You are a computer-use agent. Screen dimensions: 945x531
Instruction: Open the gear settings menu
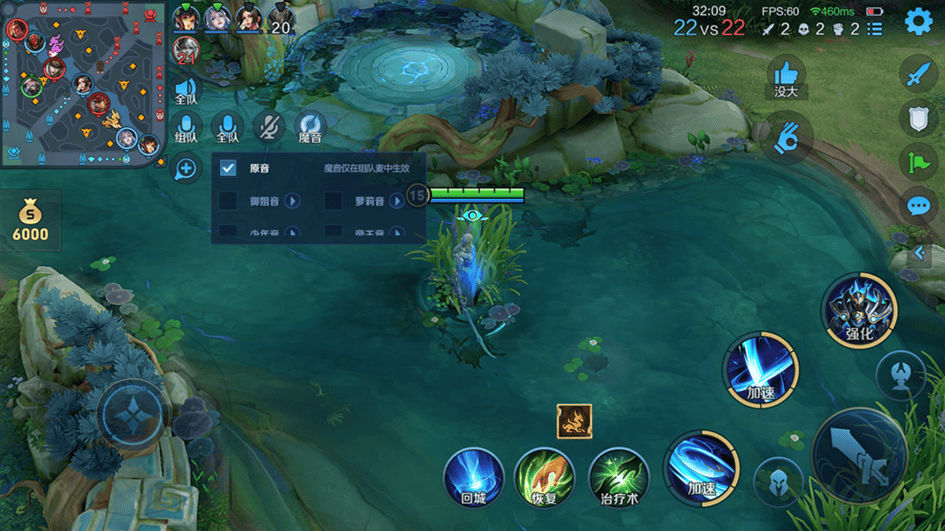tap(918, 22)
